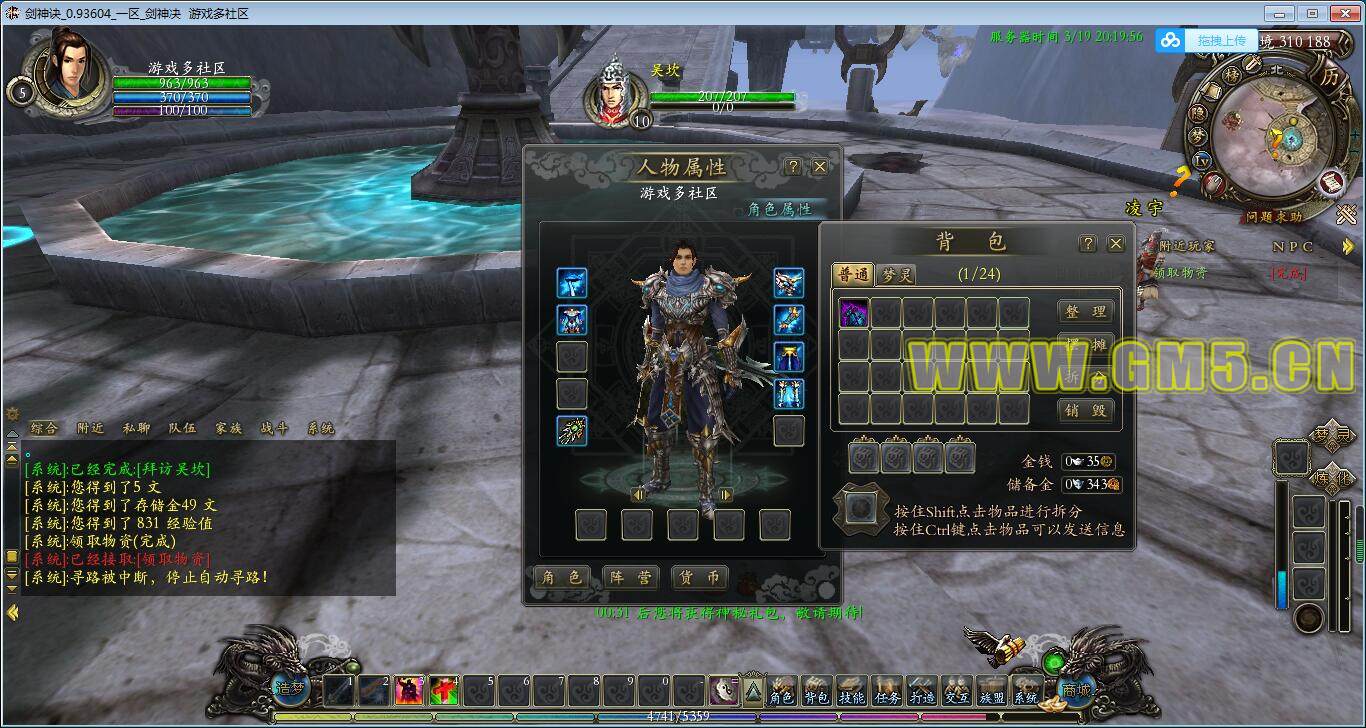
Task: Open the 阵营 faction tab
Action: tap(630, 578)
